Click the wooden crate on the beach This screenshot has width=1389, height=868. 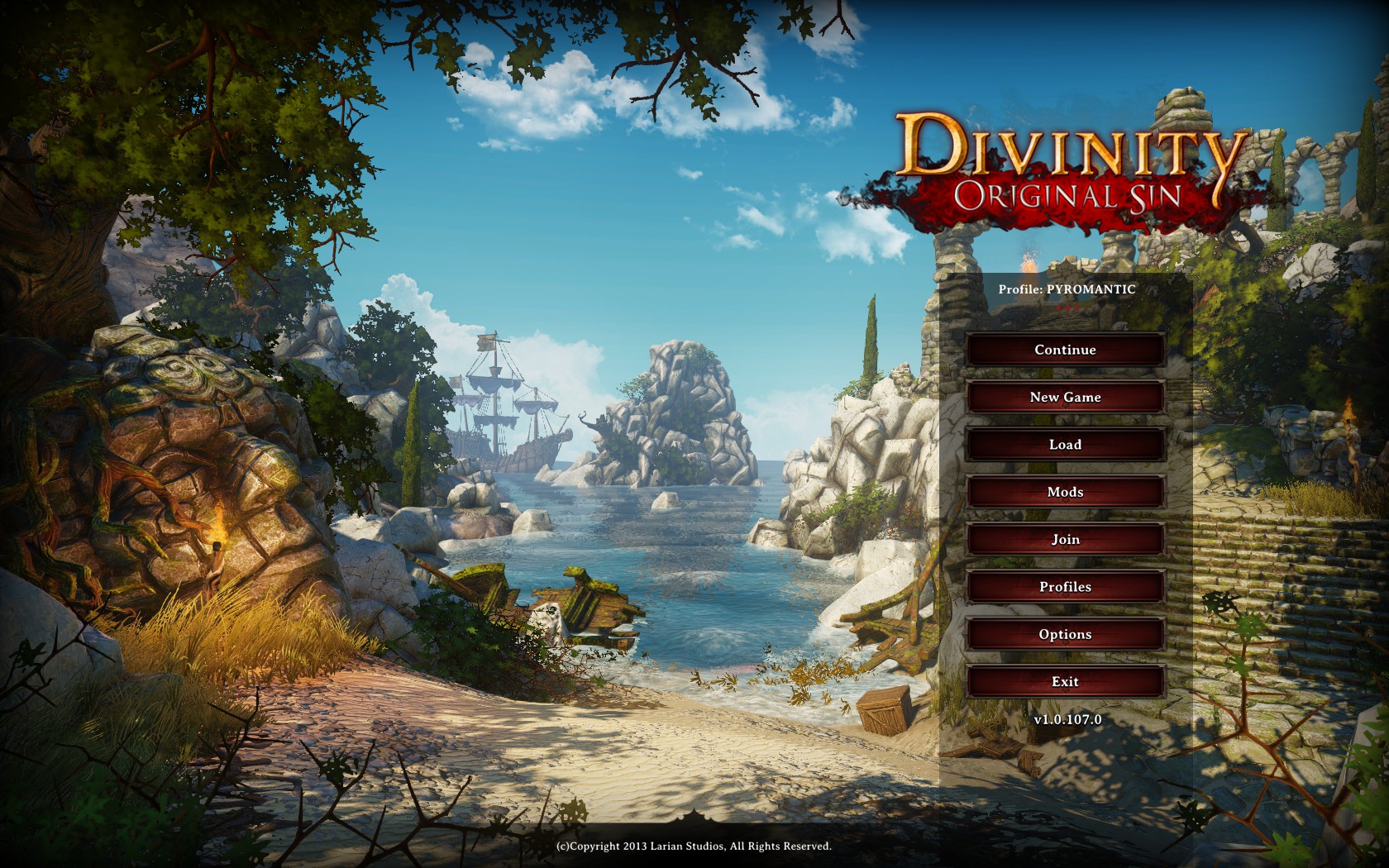point(883,709)
